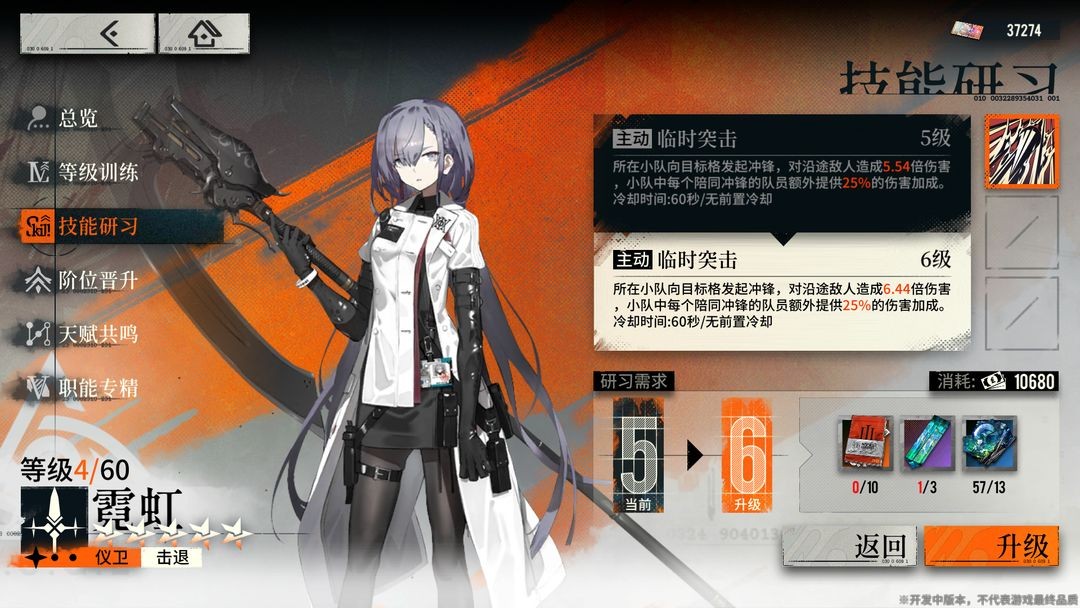Select the 技能研习 tab
The width and height of the screenshot is (1080, 608).
tap(96, 226)
